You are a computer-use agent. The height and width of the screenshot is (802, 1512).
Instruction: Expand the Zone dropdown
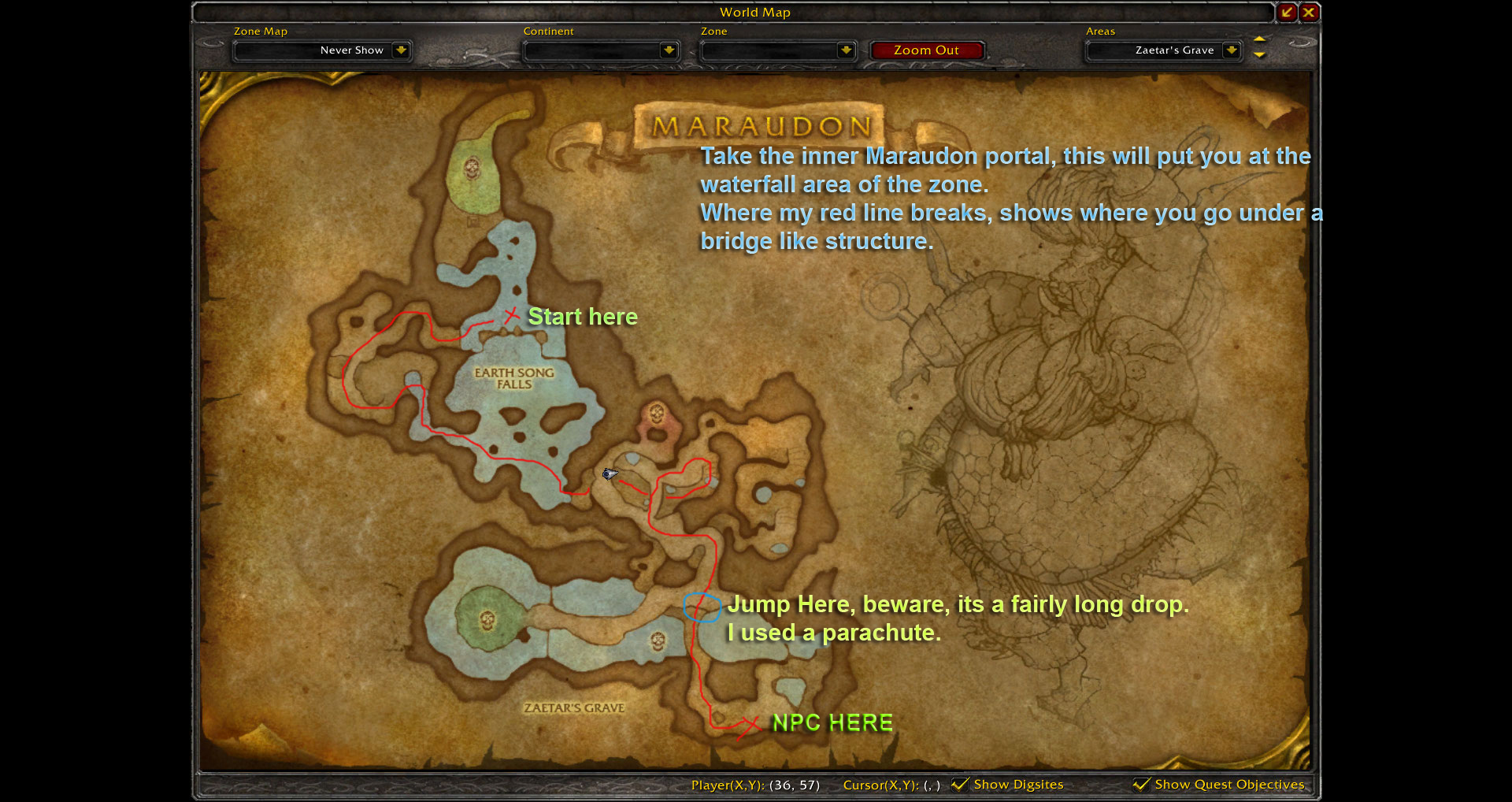point(846,50)
